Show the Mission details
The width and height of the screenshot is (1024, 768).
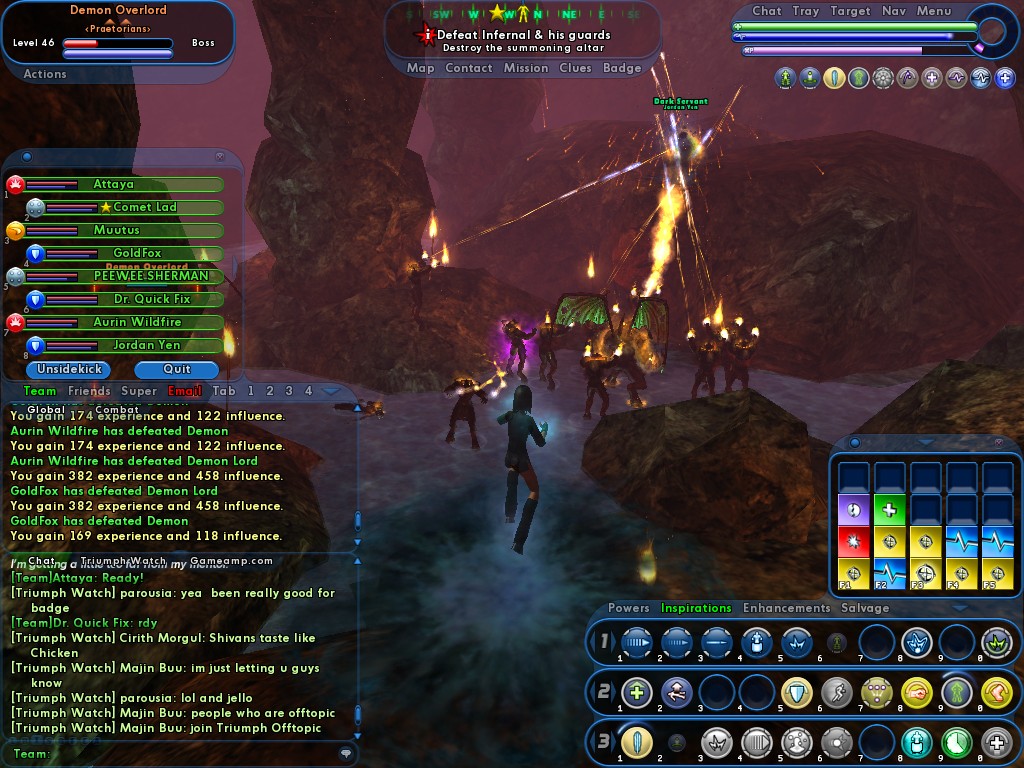click(526, 68)
